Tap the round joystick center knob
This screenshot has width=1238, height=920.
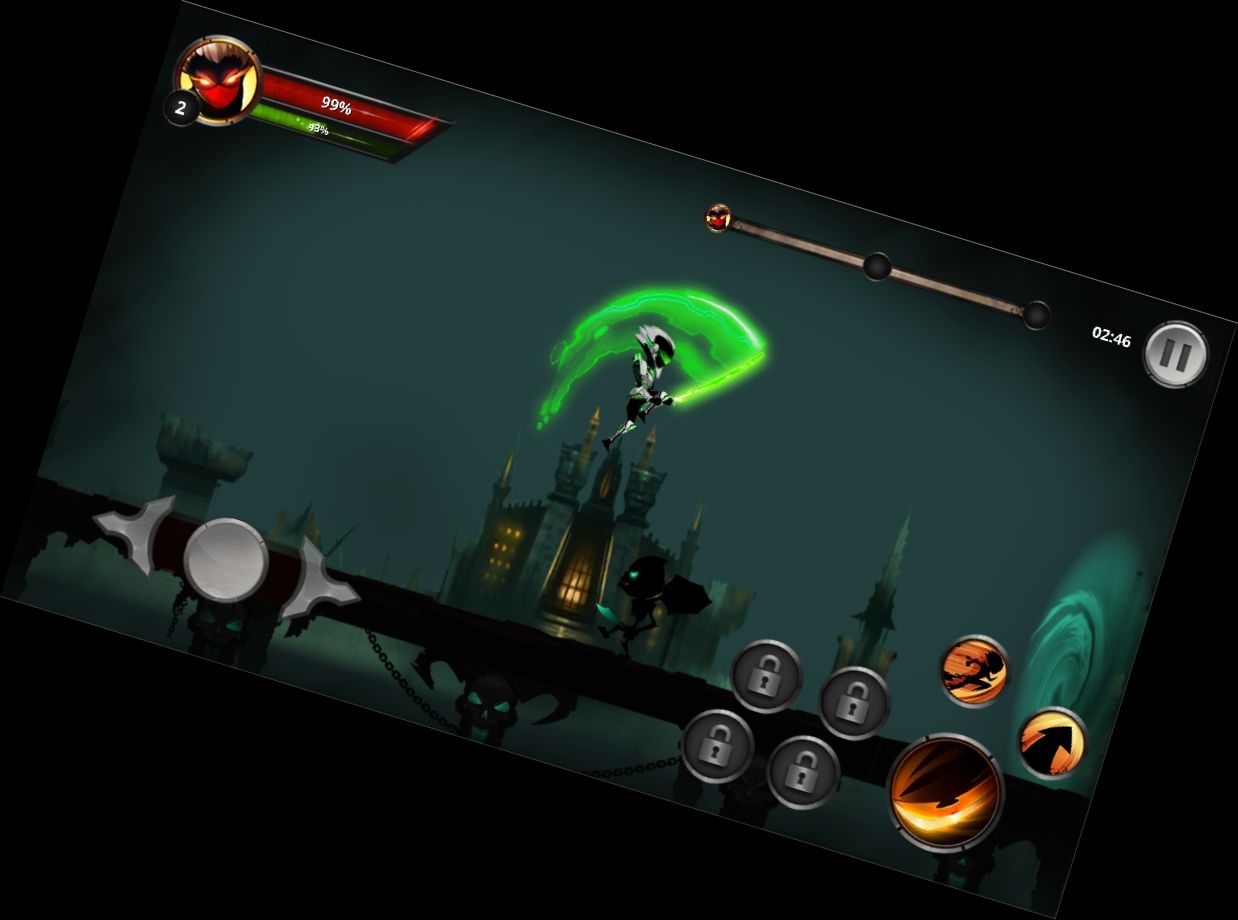point(226,560)
